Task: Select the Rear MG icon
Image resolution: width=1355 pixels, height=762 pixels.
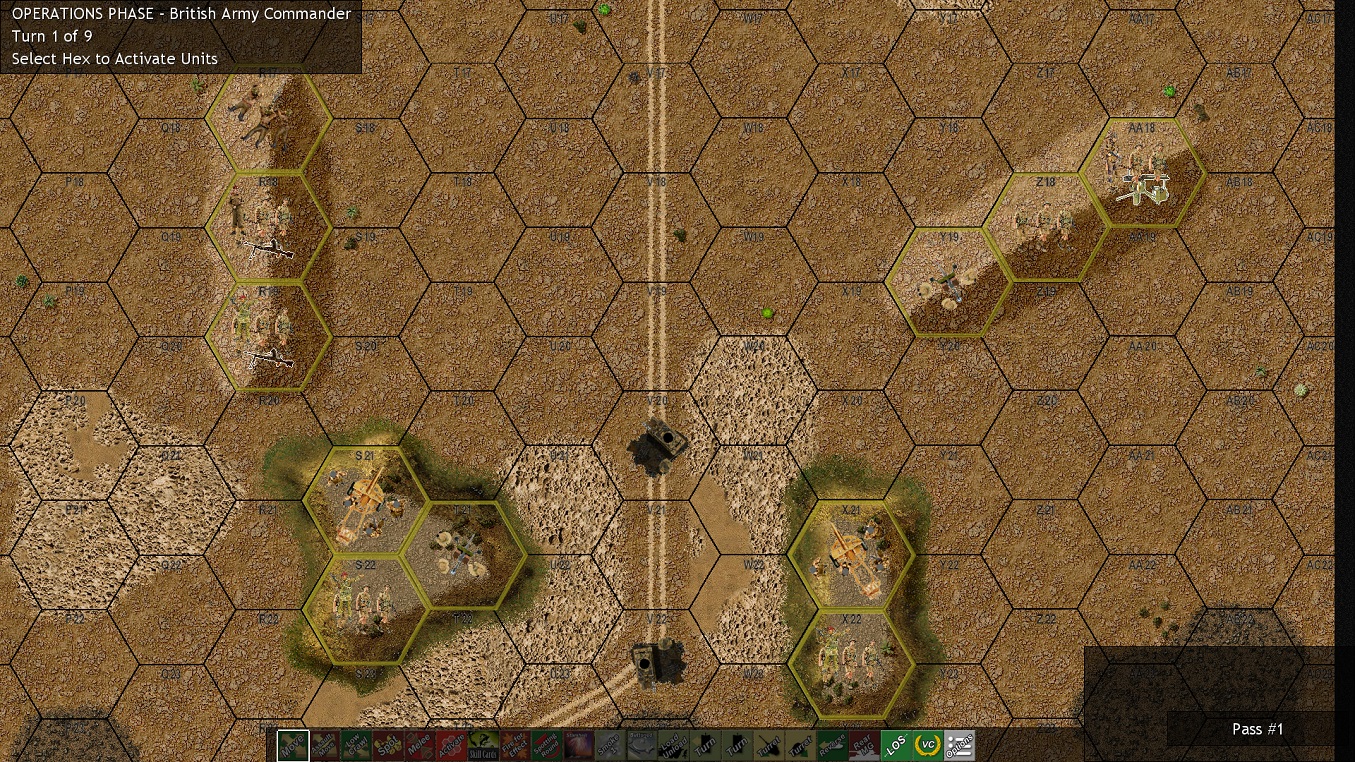Action: click(862, 745)
